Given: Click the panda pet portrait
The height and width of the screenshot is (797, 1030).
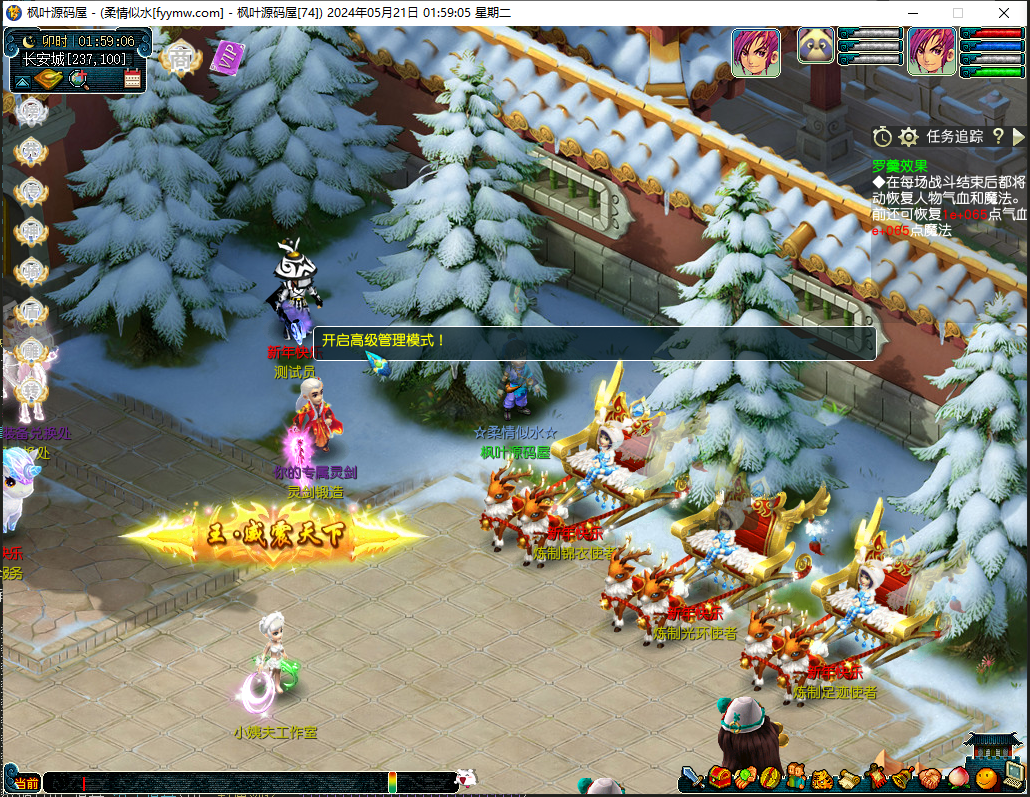Looking at the screenshot, I should (x=815, y=46).
